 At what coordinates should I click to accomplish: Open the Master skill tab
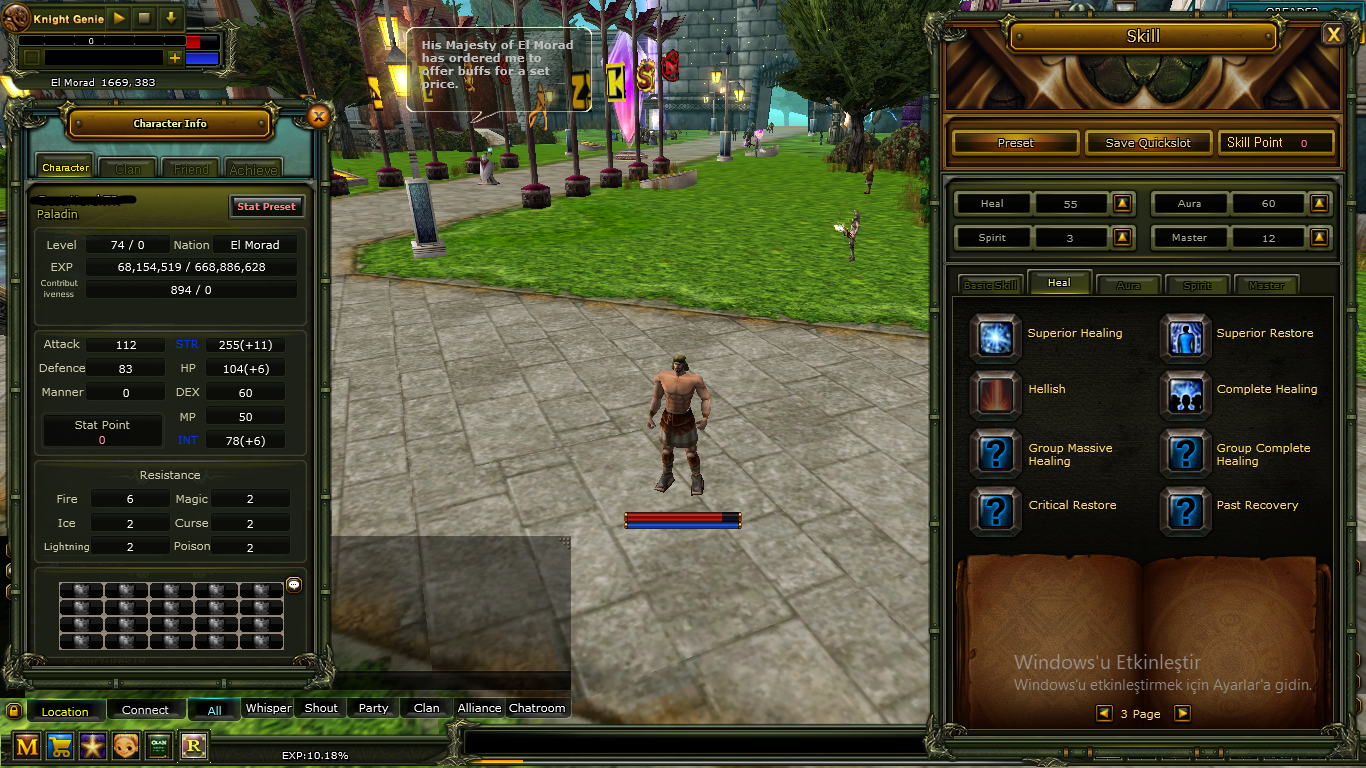pyautogui.click(x=1266, y=285)
